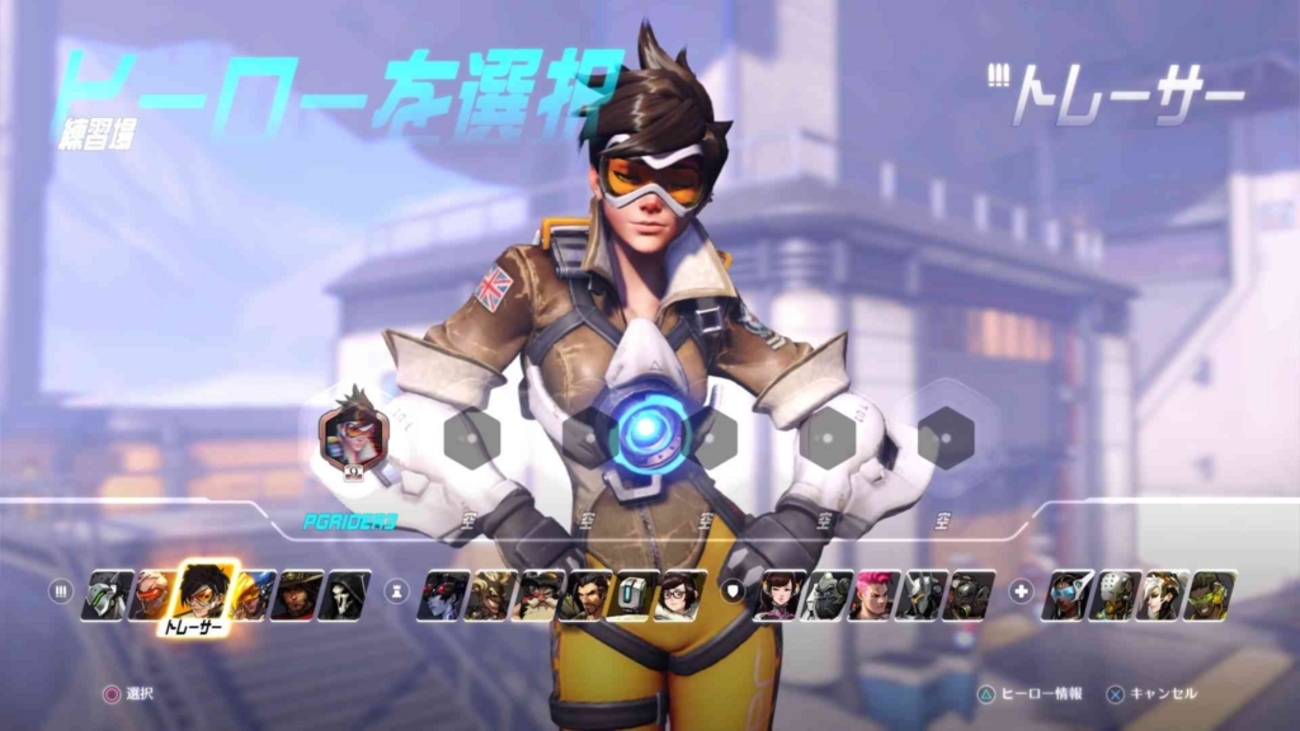Pick Junkrat from the defense heroes
Screen dimensions: 1300x731
click(490, 595)
